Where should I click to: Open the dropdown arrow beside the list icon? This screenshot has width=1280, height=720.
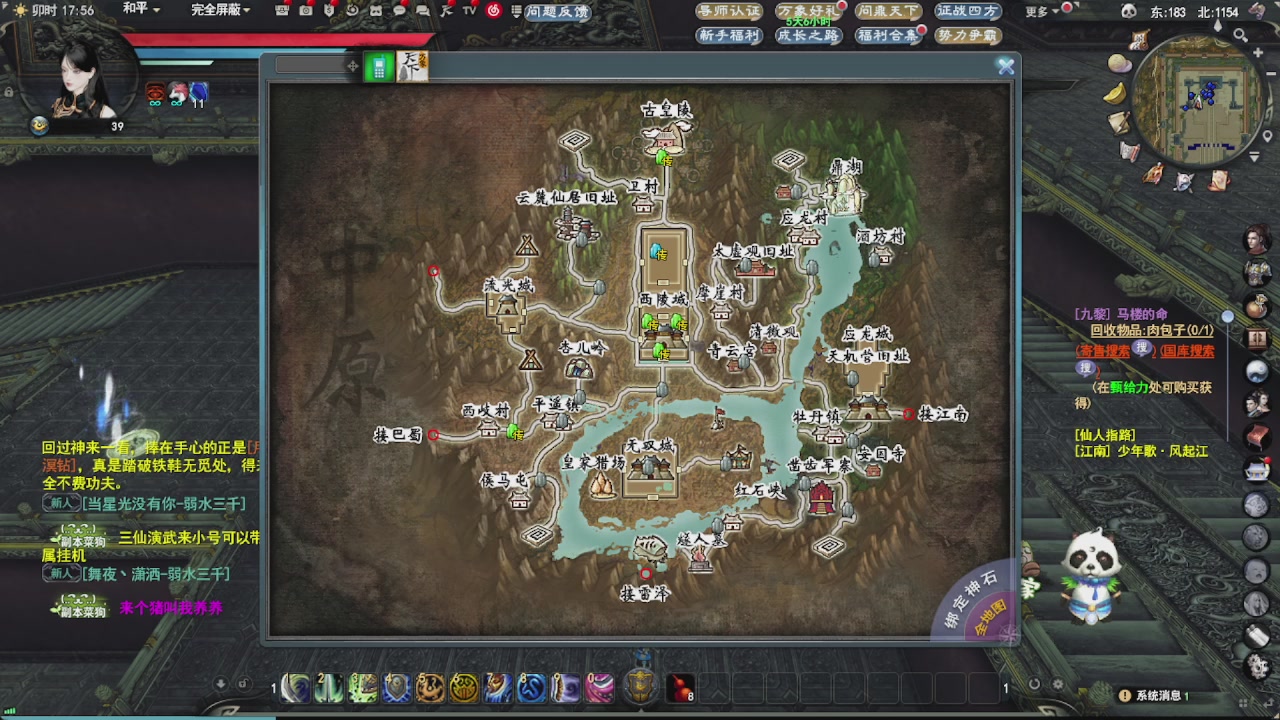[x=516, y=16]
